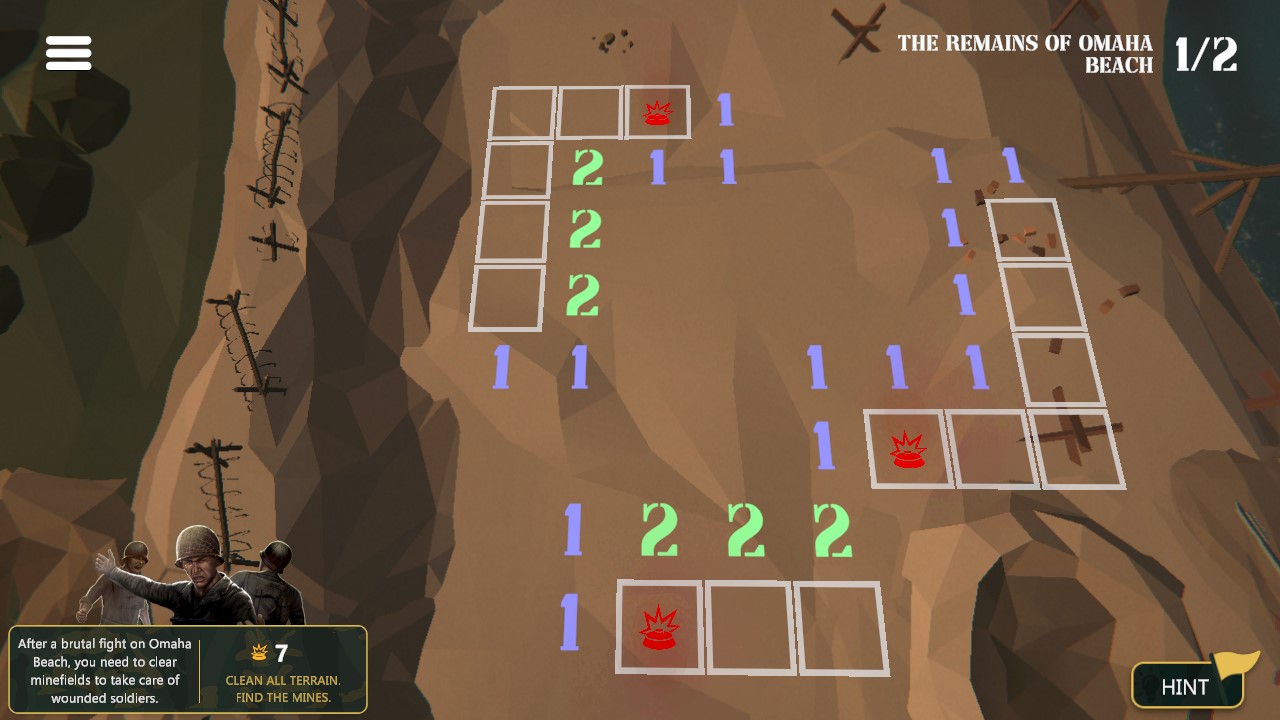Image resolution: width=1280 pixels, height=720 pixels.
Task: Select the level indicator 1/2
Action: [1207, 55]
